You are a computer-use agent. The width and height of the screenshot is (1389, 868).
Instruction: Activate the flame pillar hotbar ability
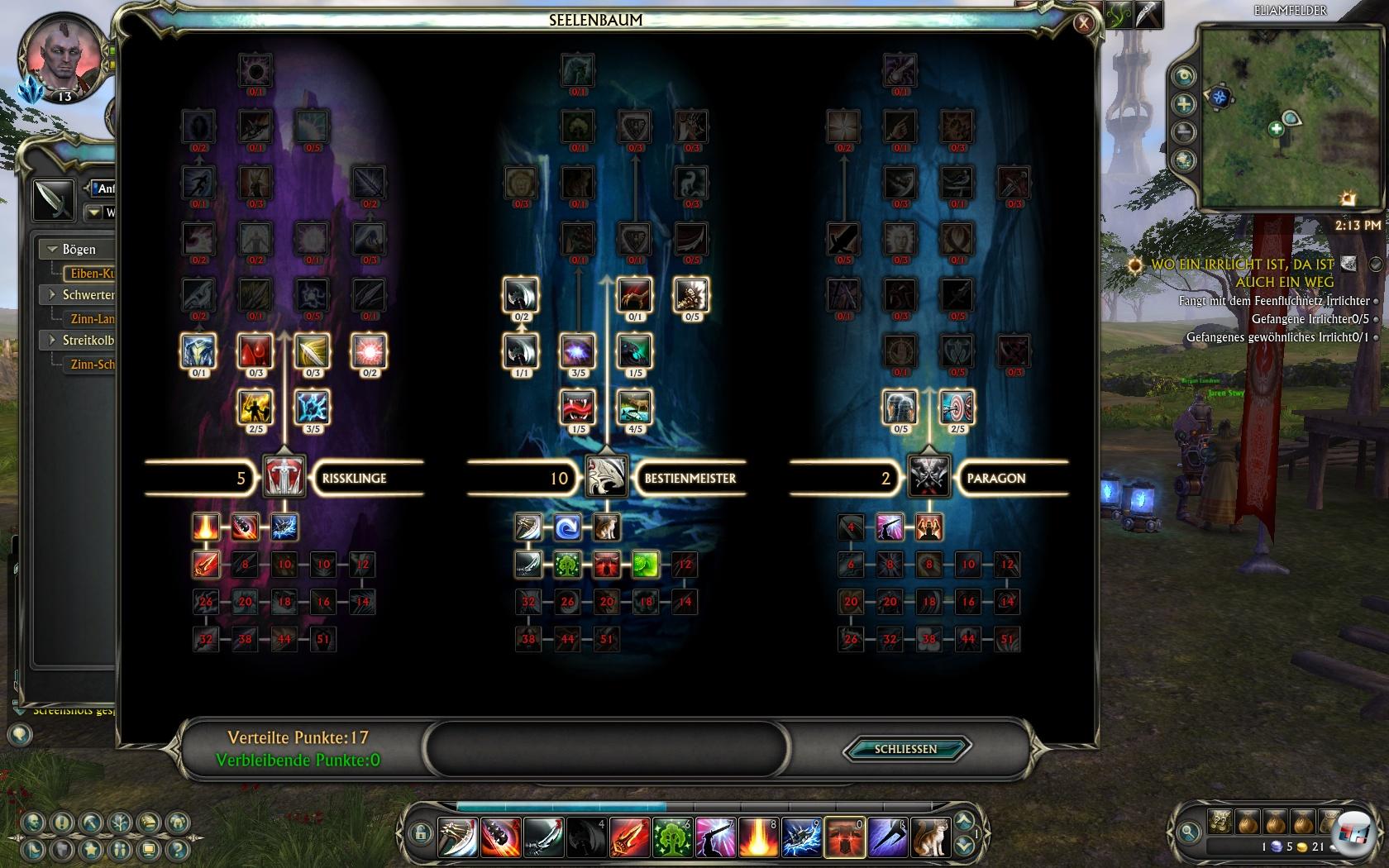point(757,837)
